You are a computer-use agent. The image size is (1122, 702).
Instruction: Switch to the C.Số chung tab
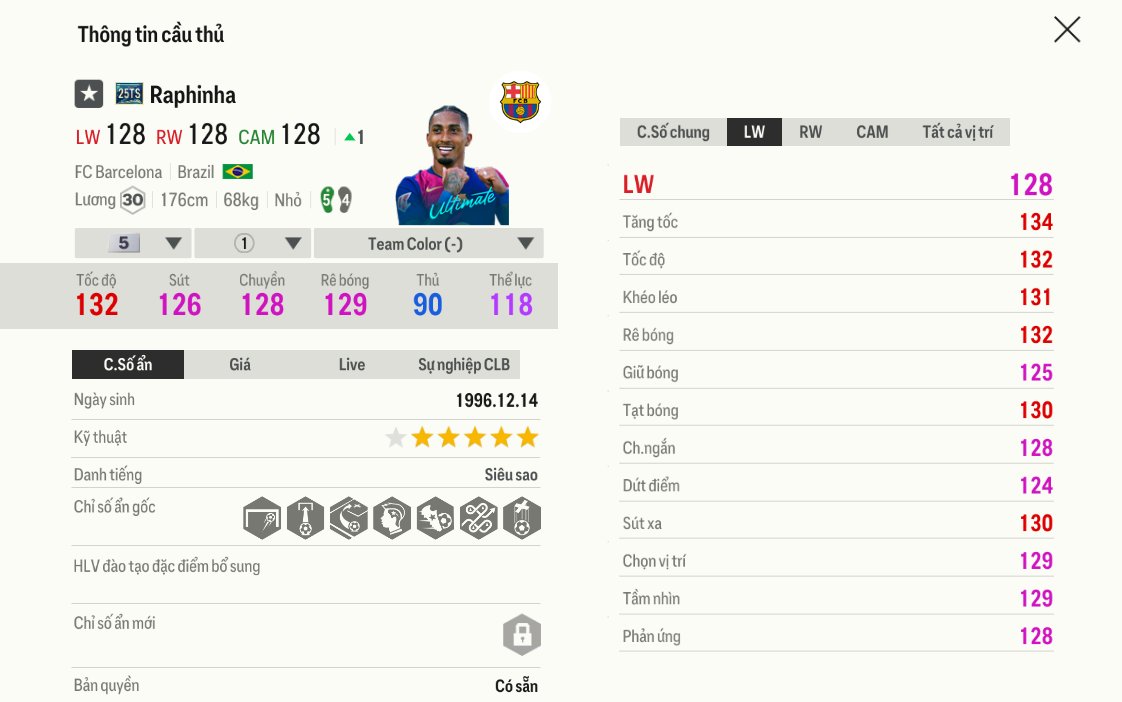pyautogui.click(x=673, y=132)
